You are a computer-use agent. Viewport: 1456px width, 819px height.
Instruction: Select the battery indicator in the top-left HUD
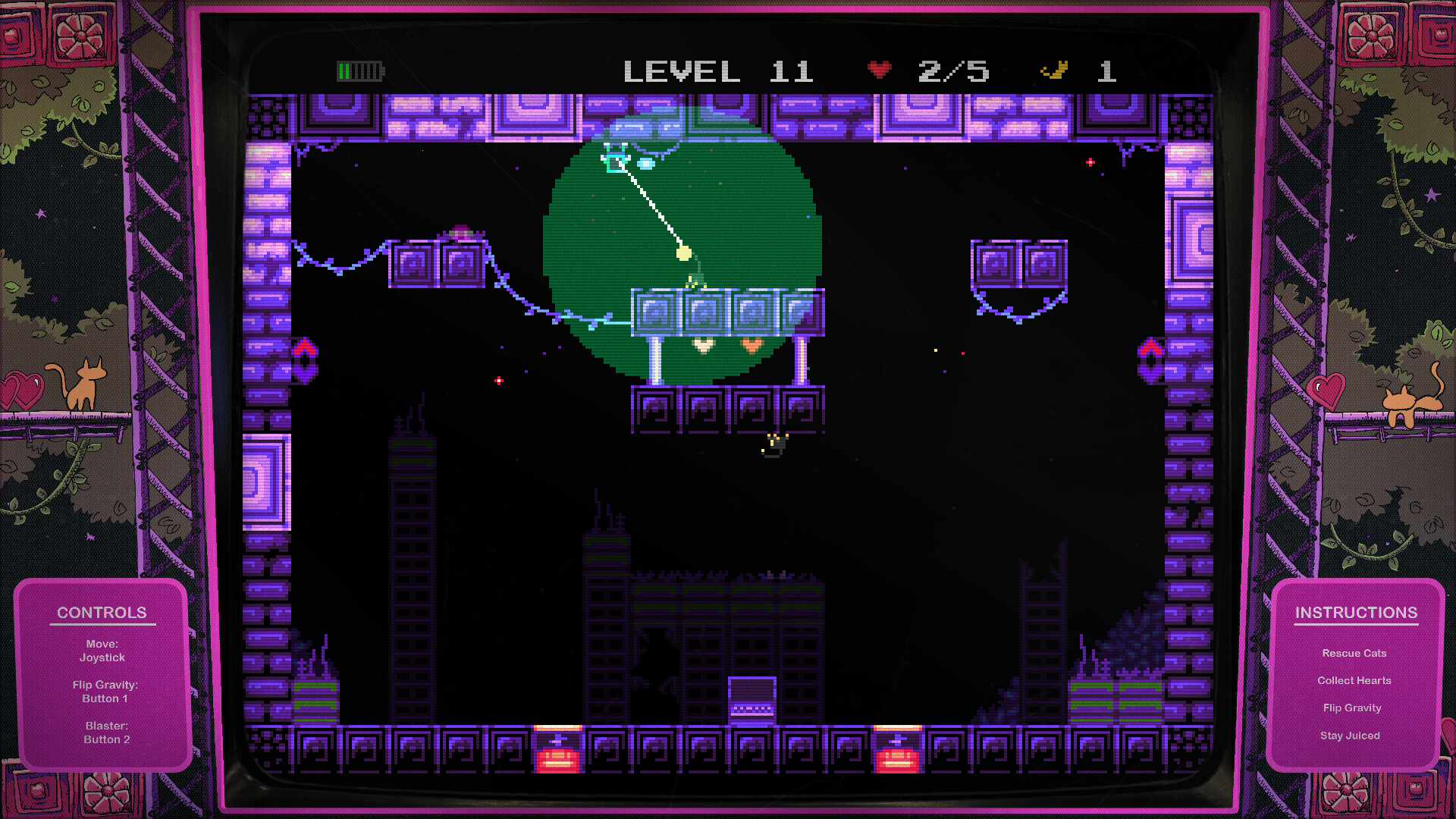(359, 70)
